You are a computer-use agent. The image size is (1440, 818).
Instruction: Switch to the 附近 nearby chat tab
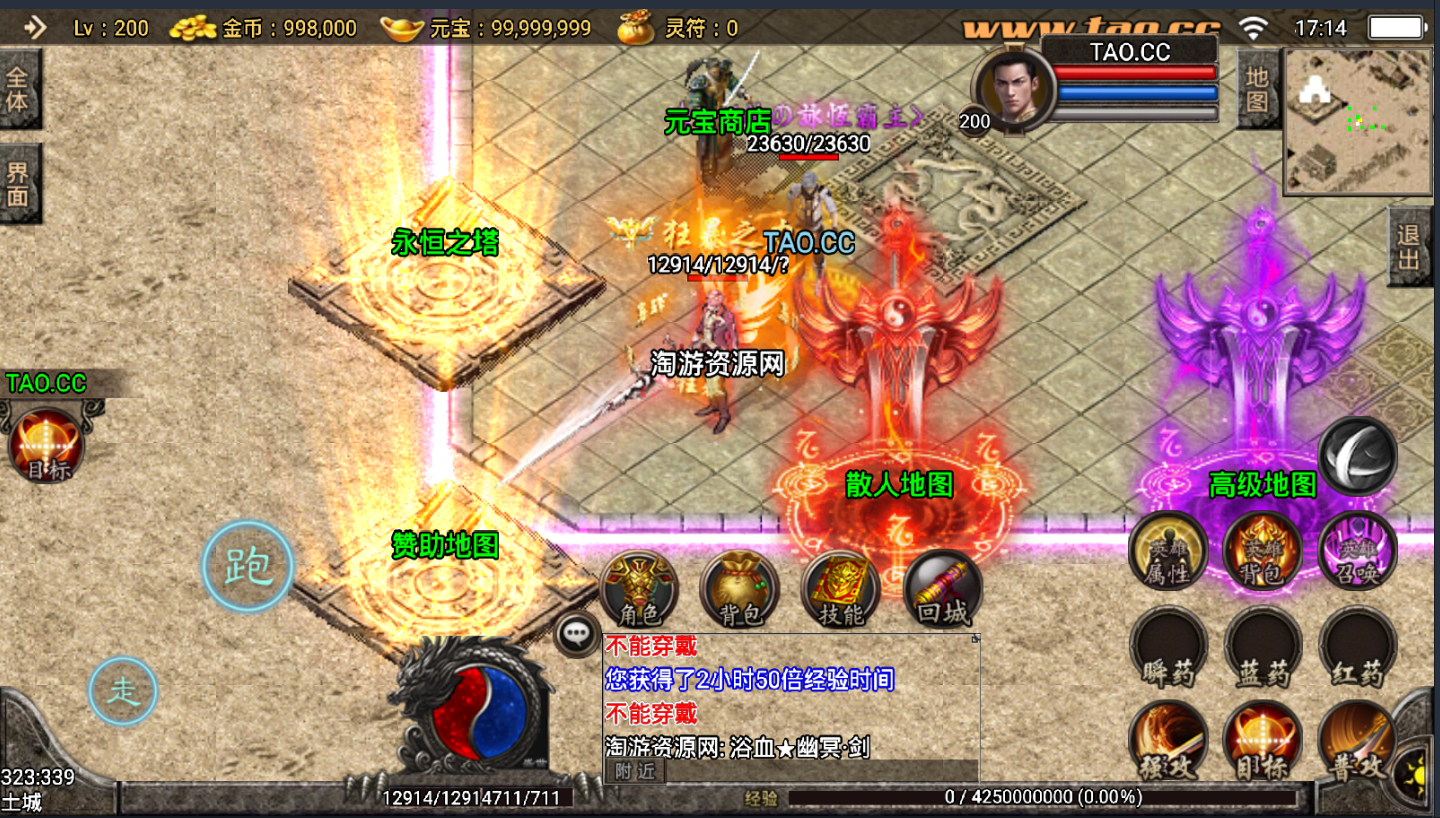635,771
